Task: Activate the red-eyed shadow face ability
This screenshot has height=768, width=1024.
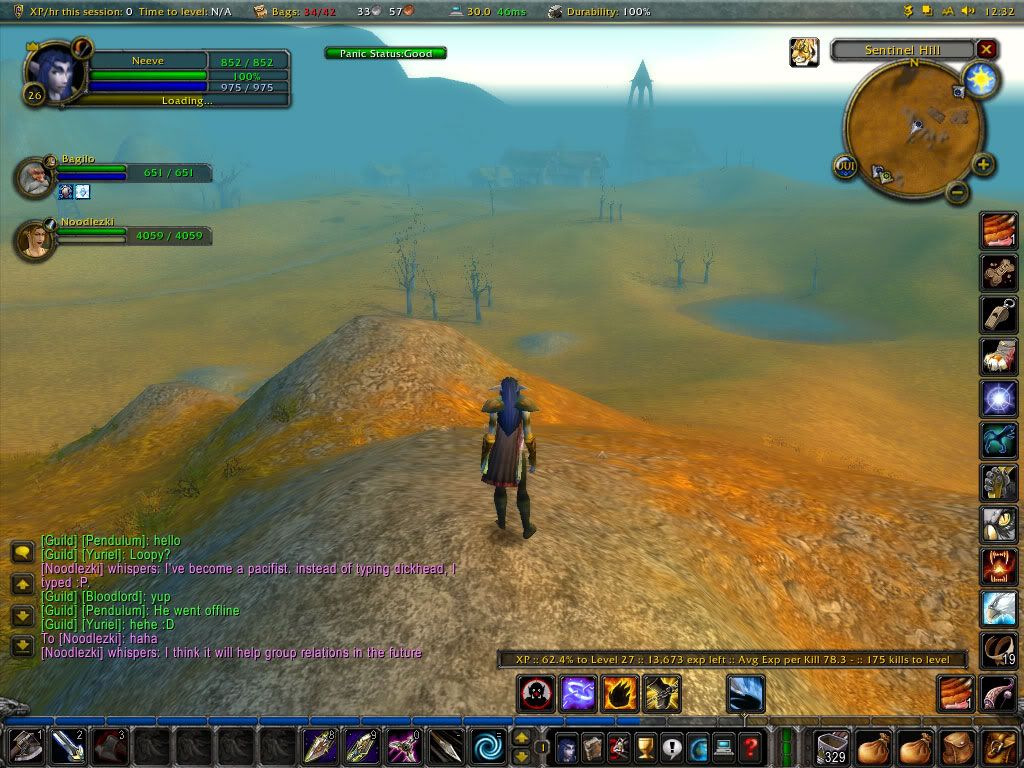Action: tap(536, 693)
